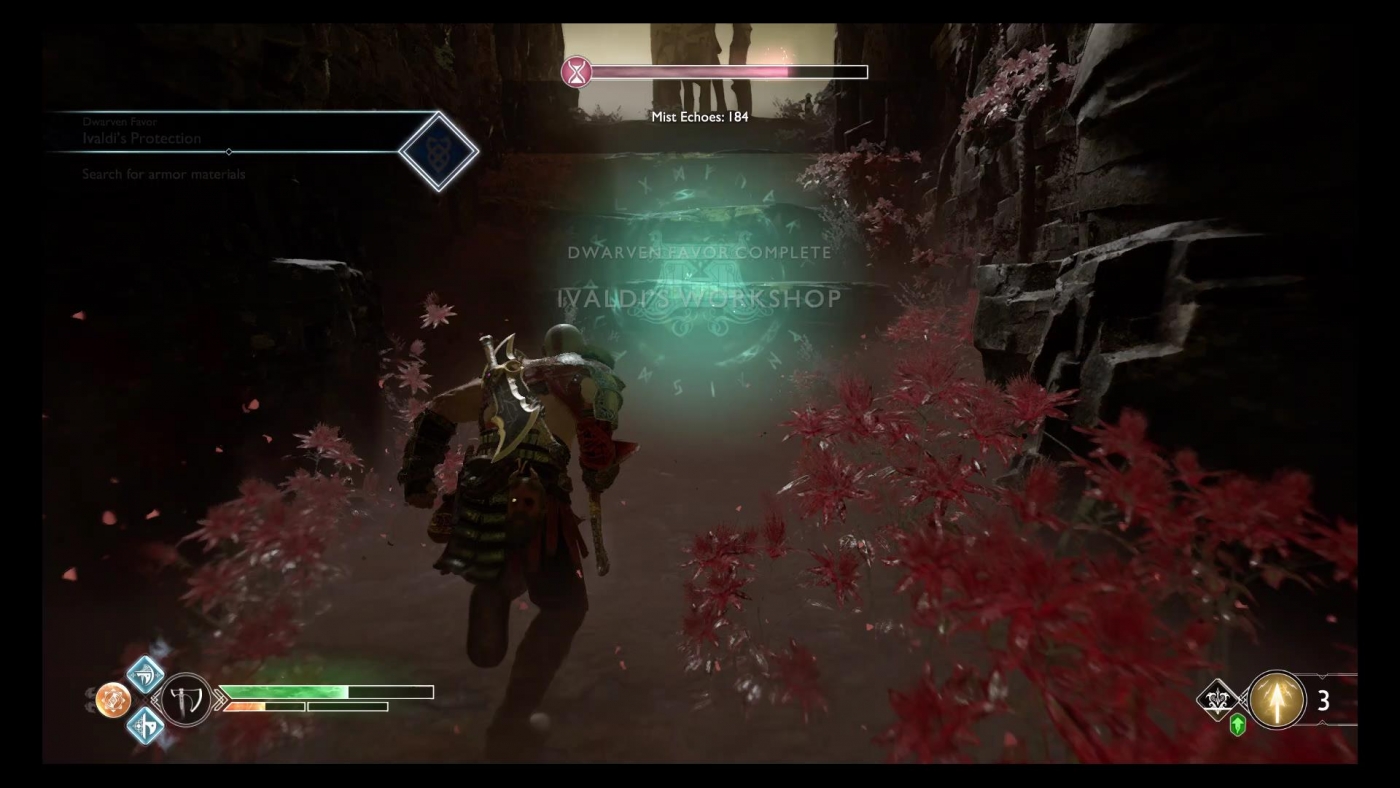The image size is (1400, 788).
Task: Click the blue diamond favor emblem
Action: point(438,152)
